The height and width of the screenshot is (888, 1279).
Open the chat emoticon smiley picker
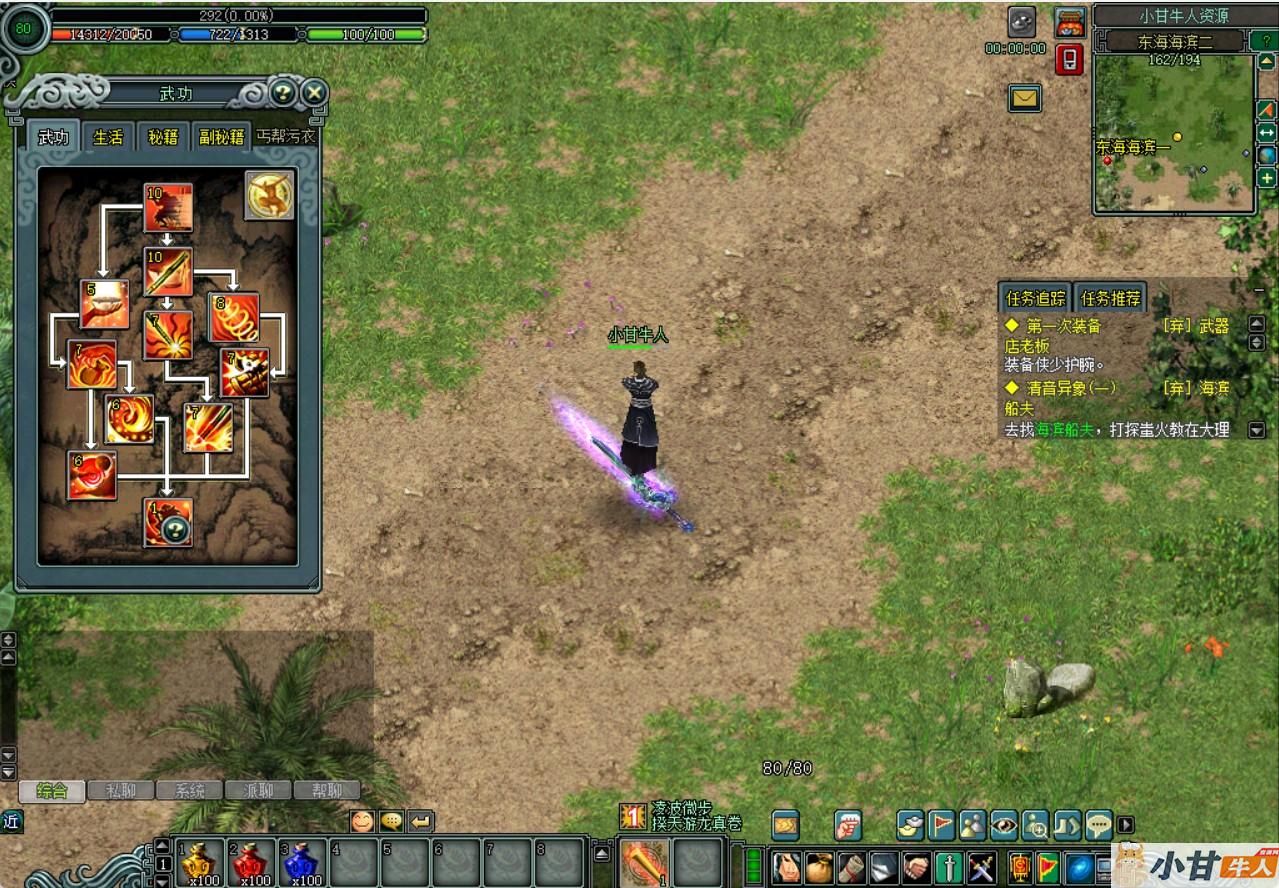(x=362, y=821)
